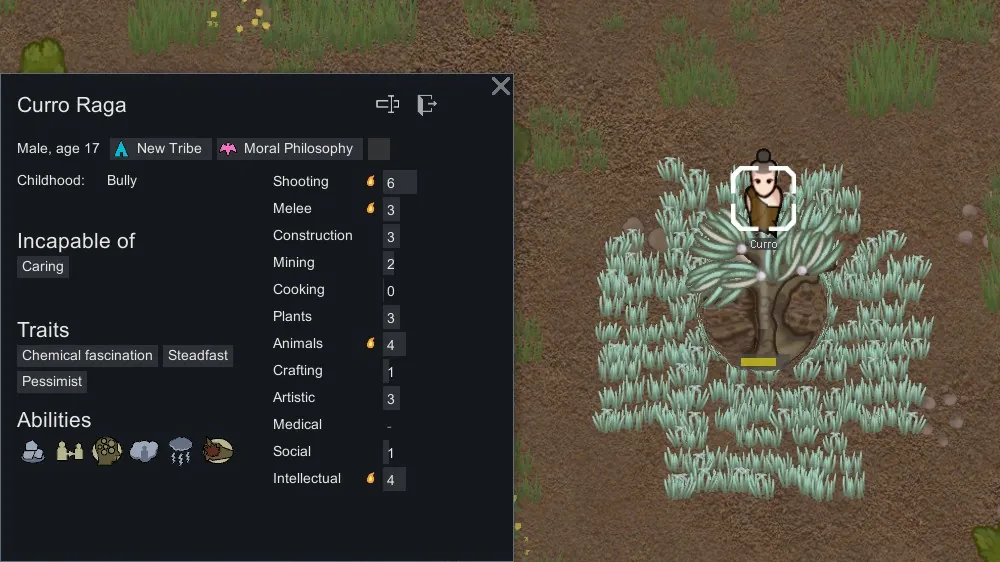Select the Steadfast trait tag

coord(198,356)
